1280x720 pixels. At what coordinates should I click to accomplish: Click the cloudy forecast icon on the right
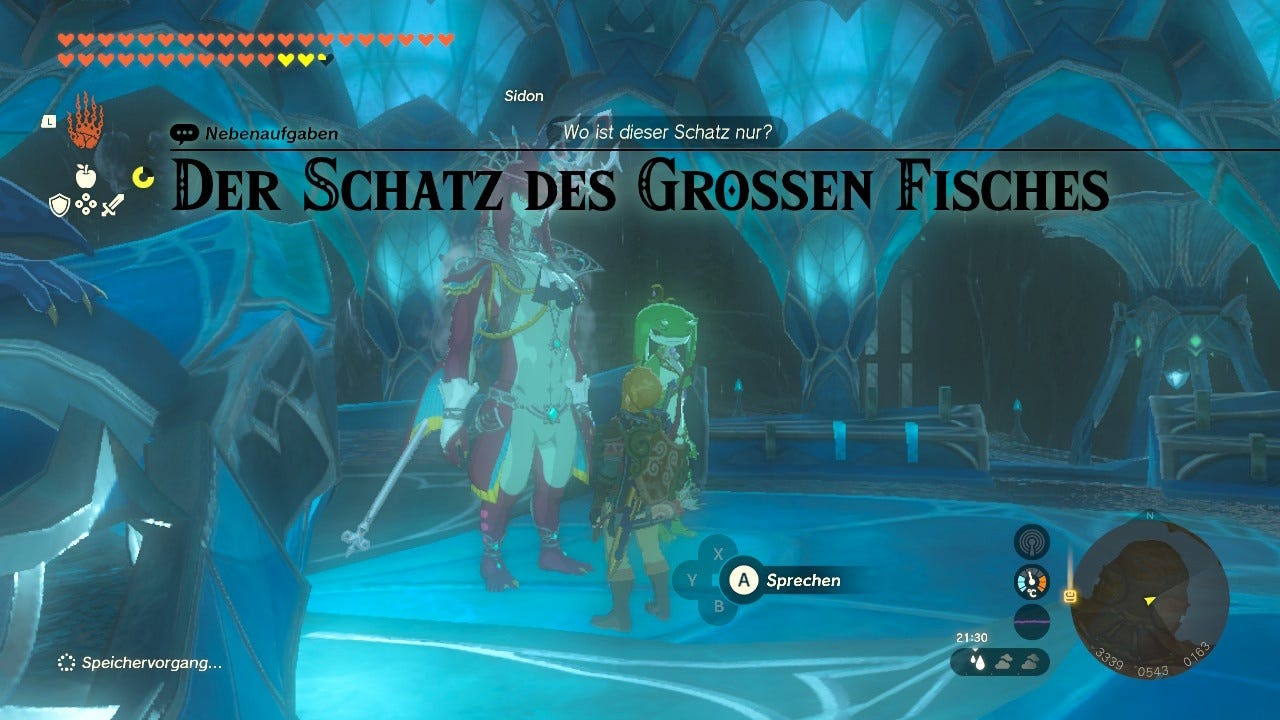[1030, 662]
